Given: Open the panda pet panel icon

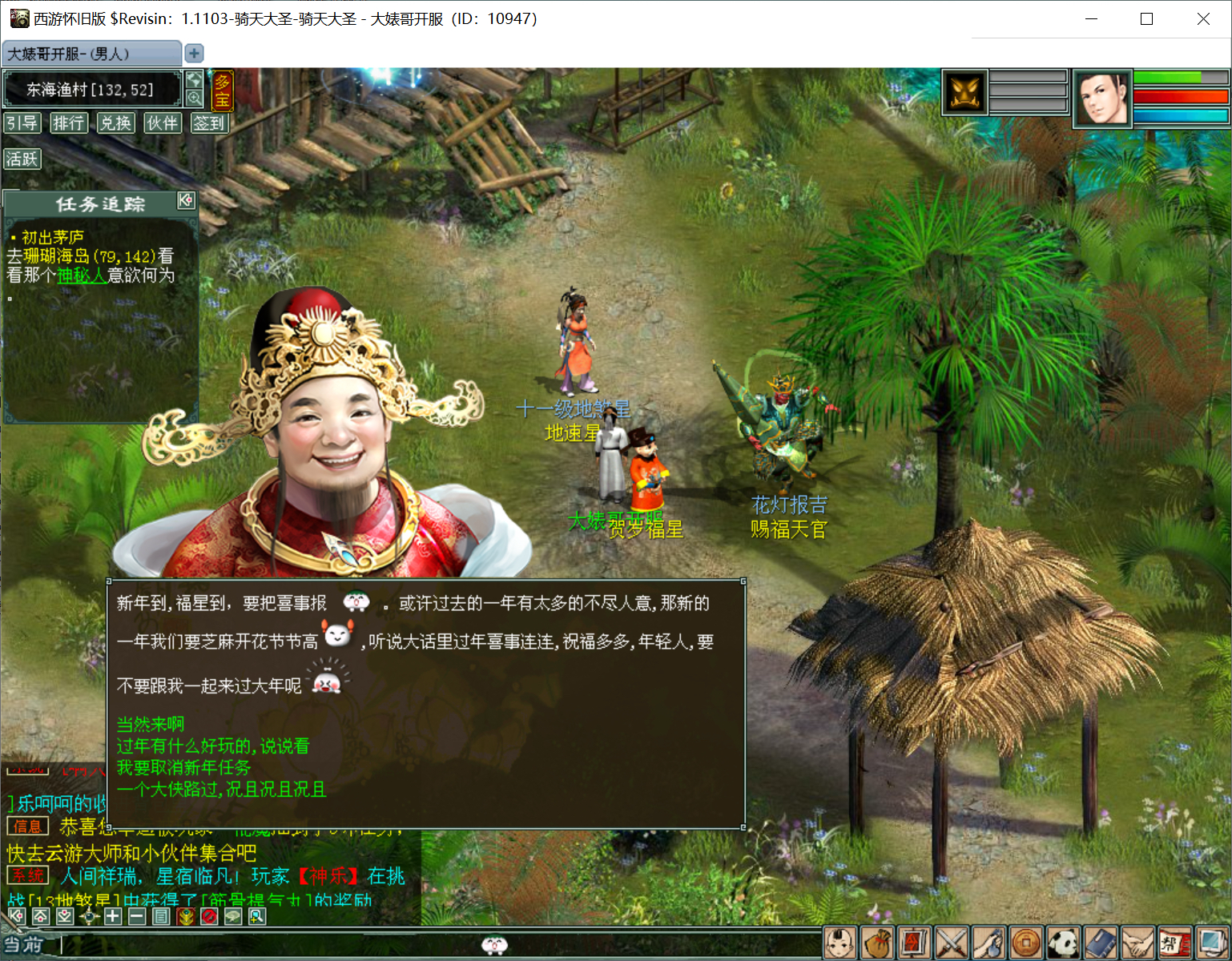Looking at the screenshot, I should 1065,941.
